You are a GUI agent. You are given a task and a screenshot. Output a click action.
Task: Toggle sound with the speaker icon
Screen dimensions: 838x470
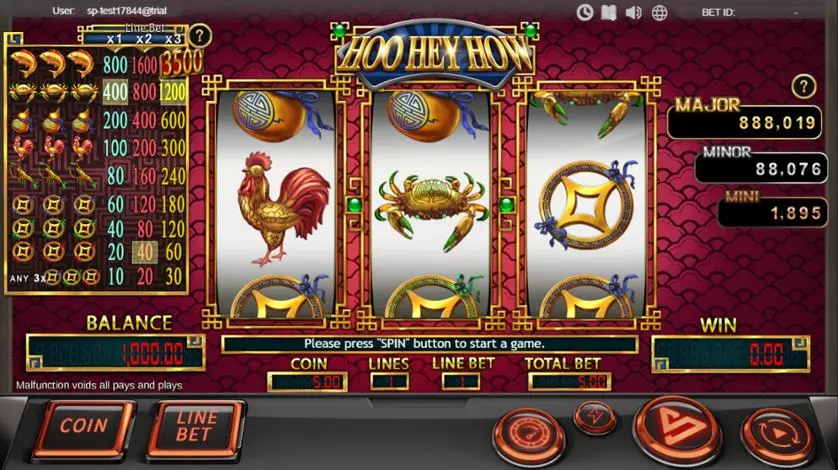[x=633, y=12]
